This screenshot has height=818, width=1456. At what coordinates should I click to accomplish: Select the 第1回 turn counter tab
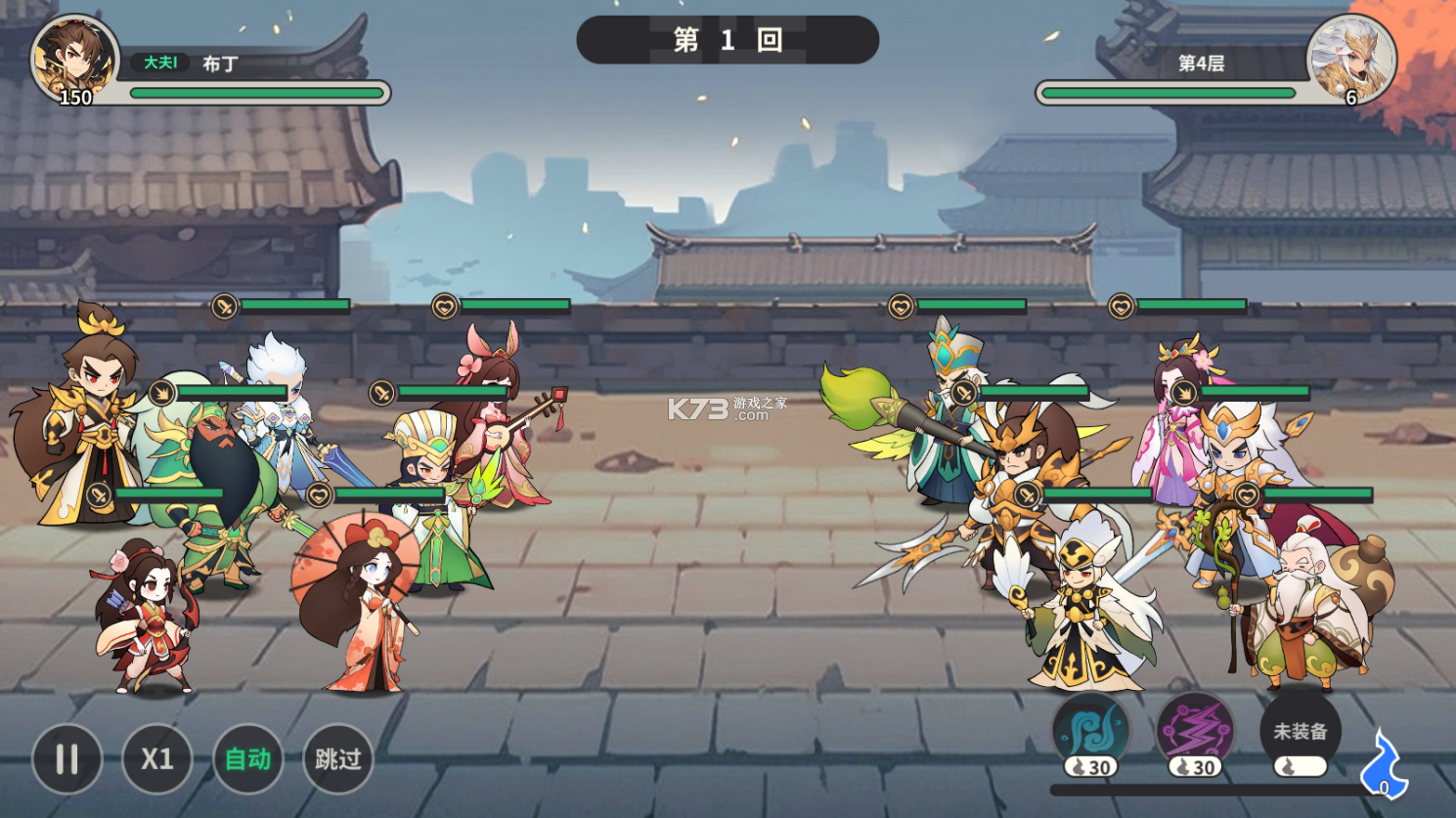point(728,40)
